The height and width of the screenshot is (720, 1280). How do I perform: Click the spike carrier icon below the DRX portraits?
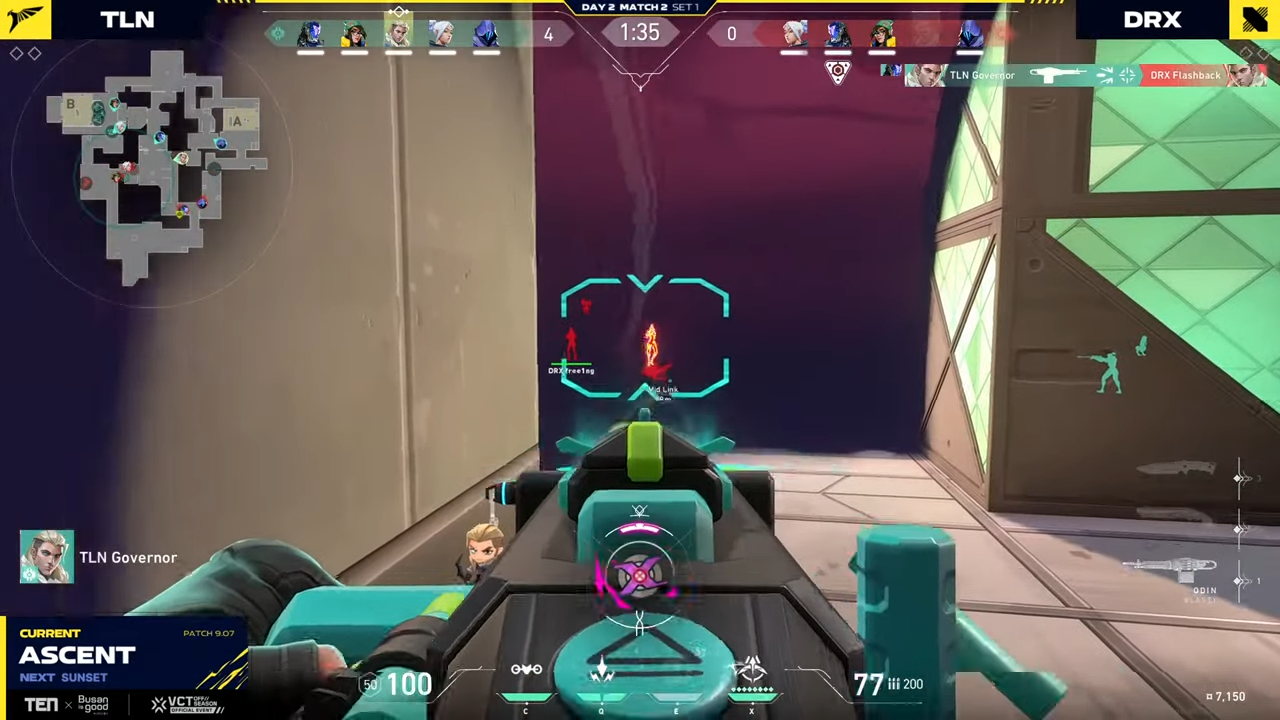click(838, 72)
